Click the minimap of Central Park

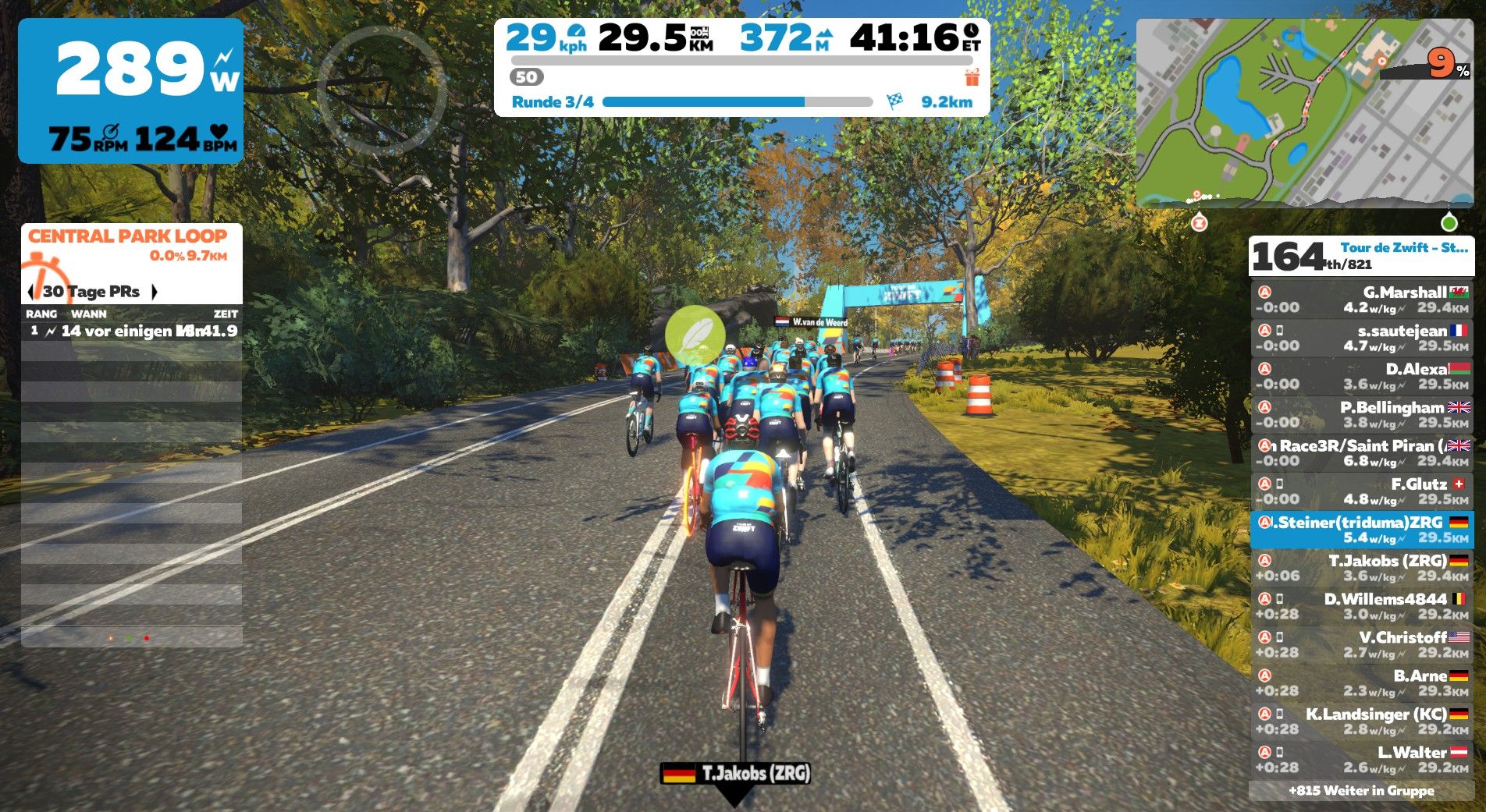coord(1303,113)
